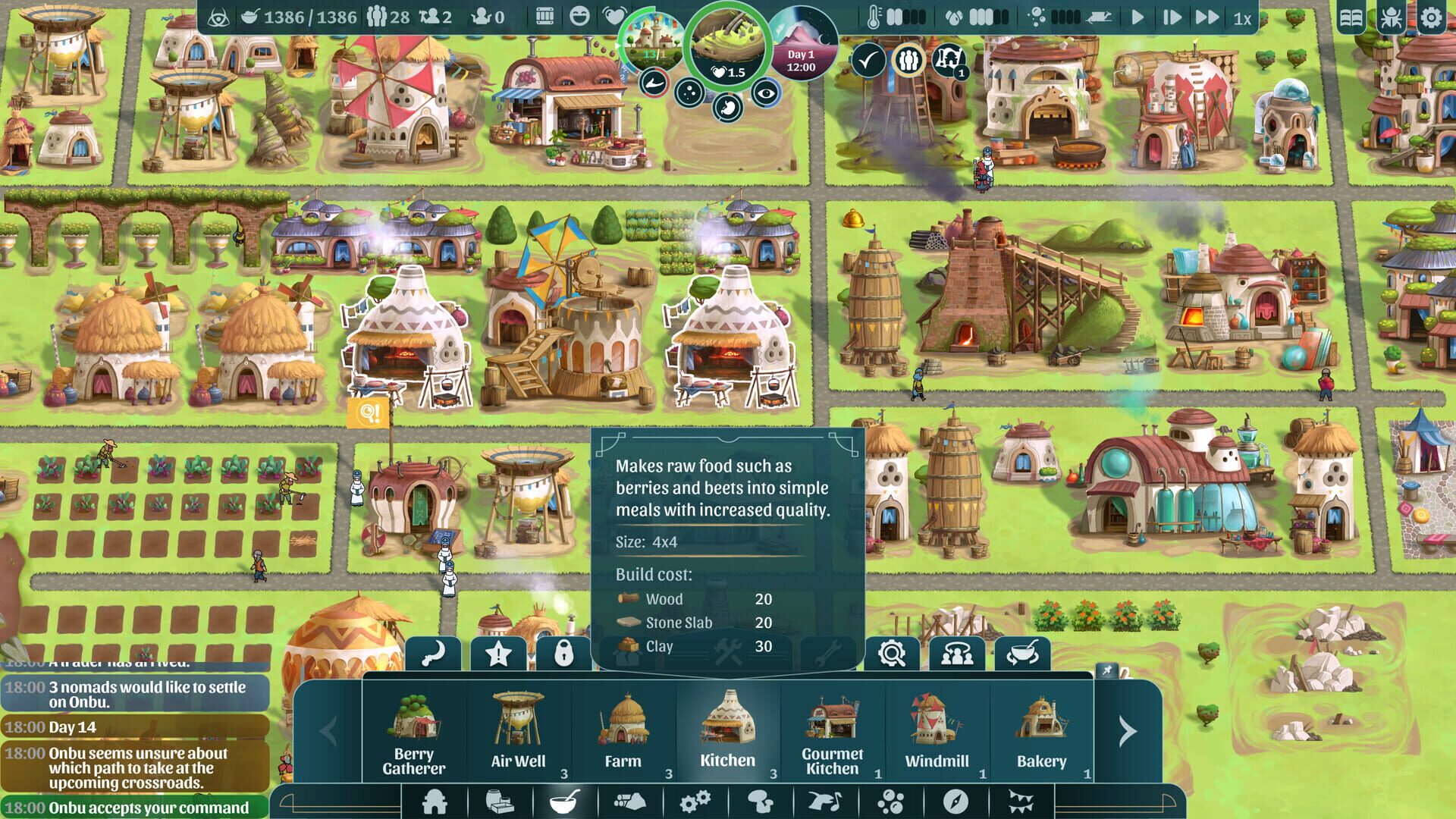Select the Kitchen building icon
The width and height of the screenshot is (1456, 819).
click(x=726, y=720)
